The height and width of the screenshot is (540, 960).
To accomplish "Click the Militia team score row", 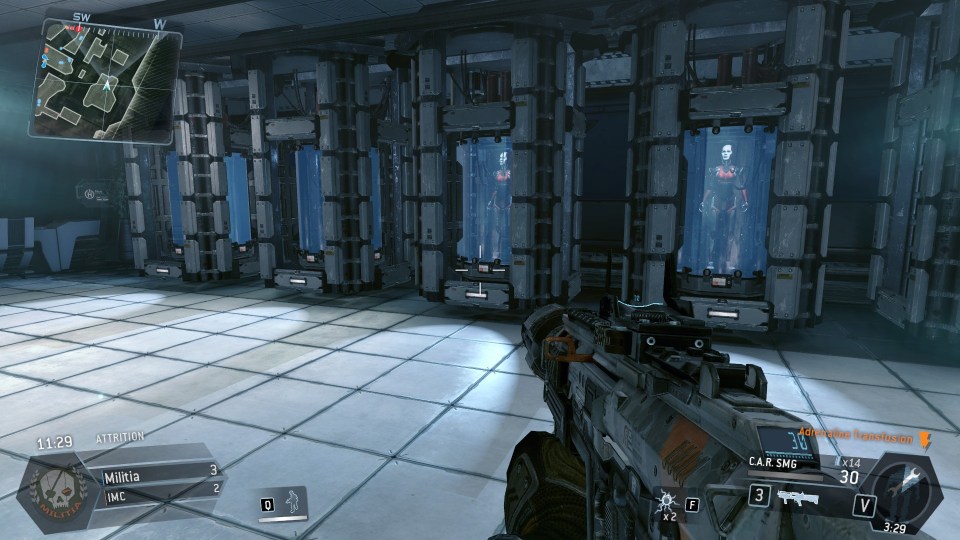I will point(159,470).
